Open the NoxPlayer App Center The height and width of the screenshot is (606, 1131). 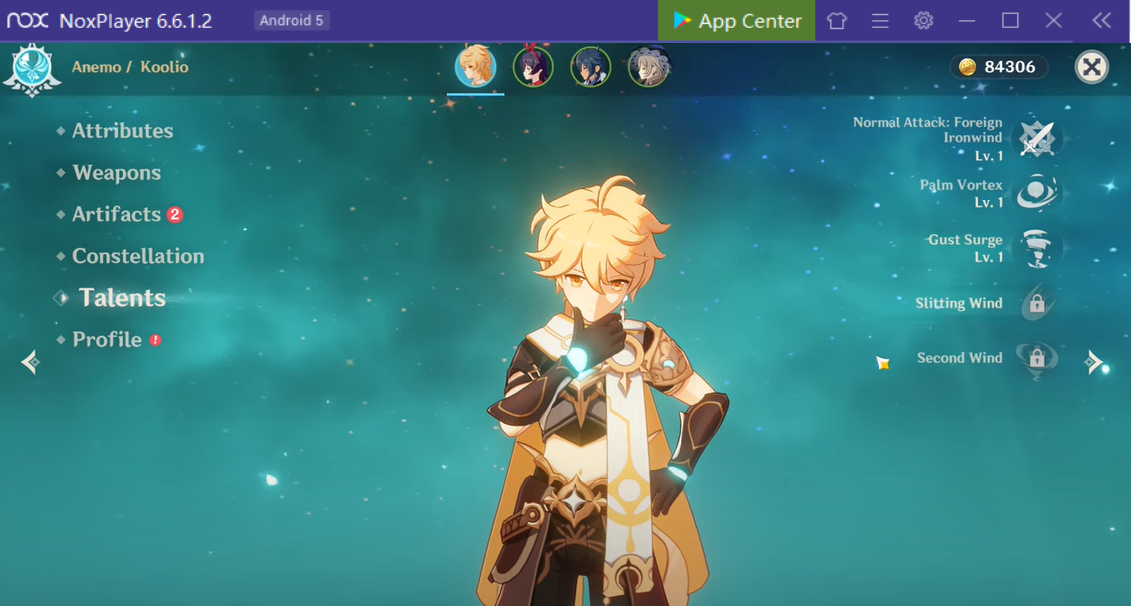click(737, 21)
